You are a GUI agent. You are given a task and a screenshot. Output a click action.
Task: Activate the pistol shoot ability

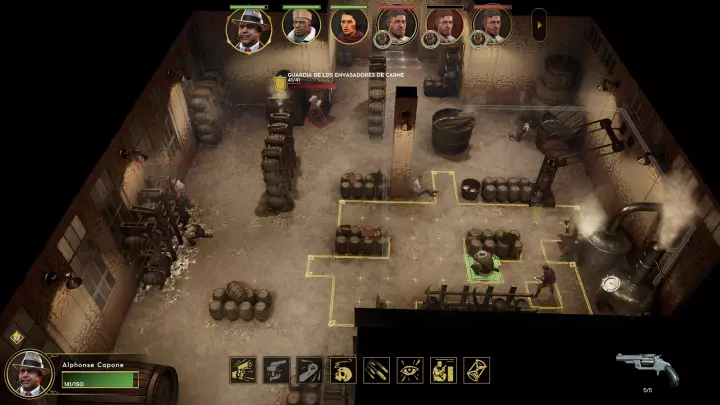pos(243,370)
